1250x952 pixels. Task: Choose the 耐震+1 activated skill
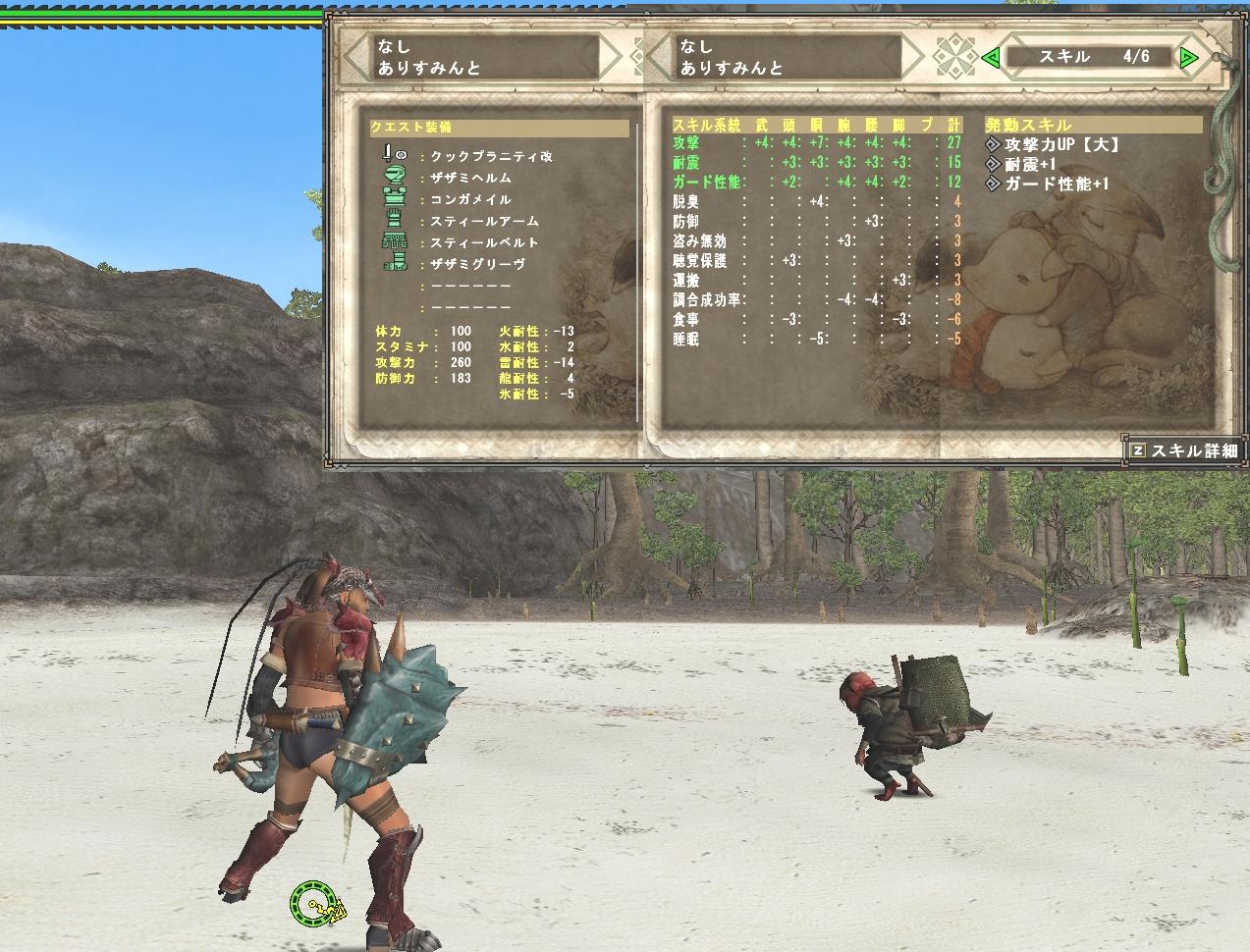(1029, 164)
